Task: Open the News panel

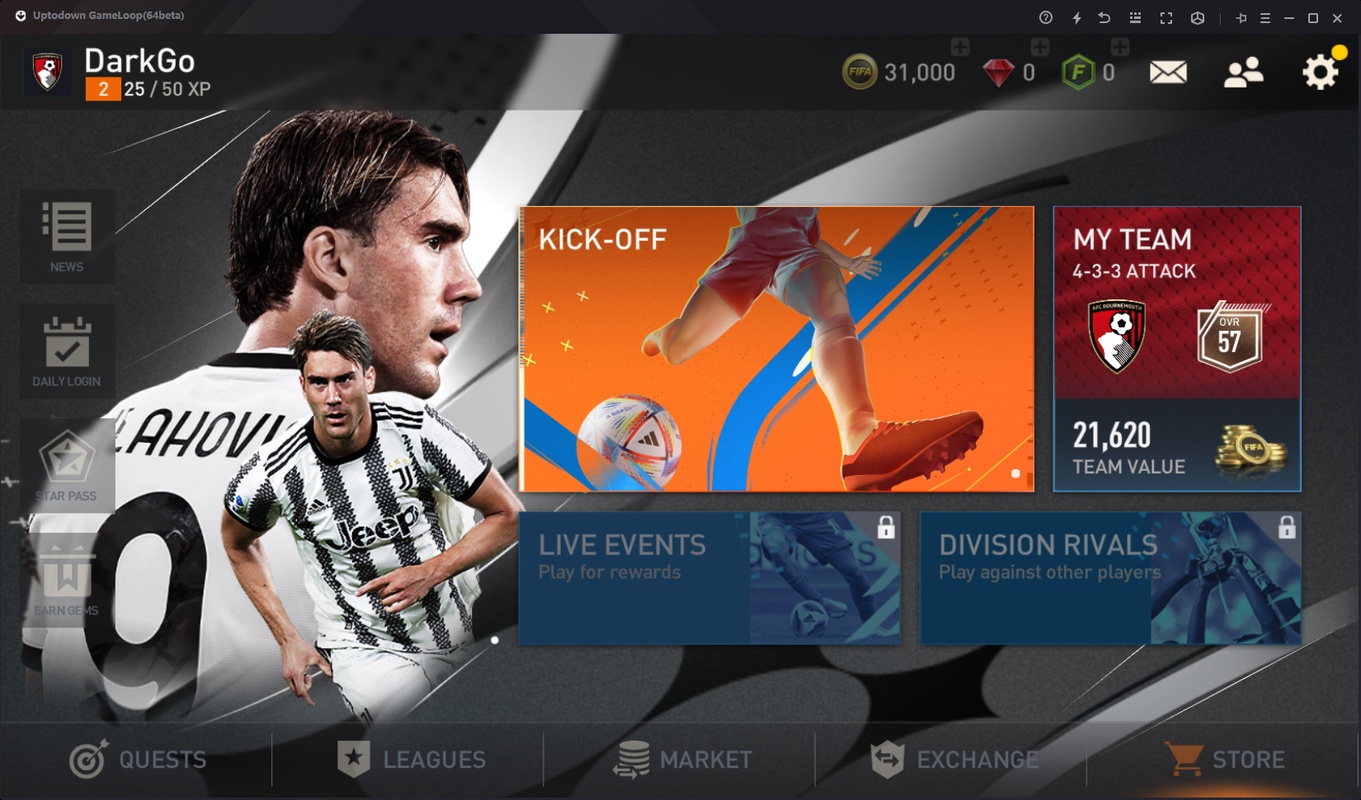Action: 67,236
